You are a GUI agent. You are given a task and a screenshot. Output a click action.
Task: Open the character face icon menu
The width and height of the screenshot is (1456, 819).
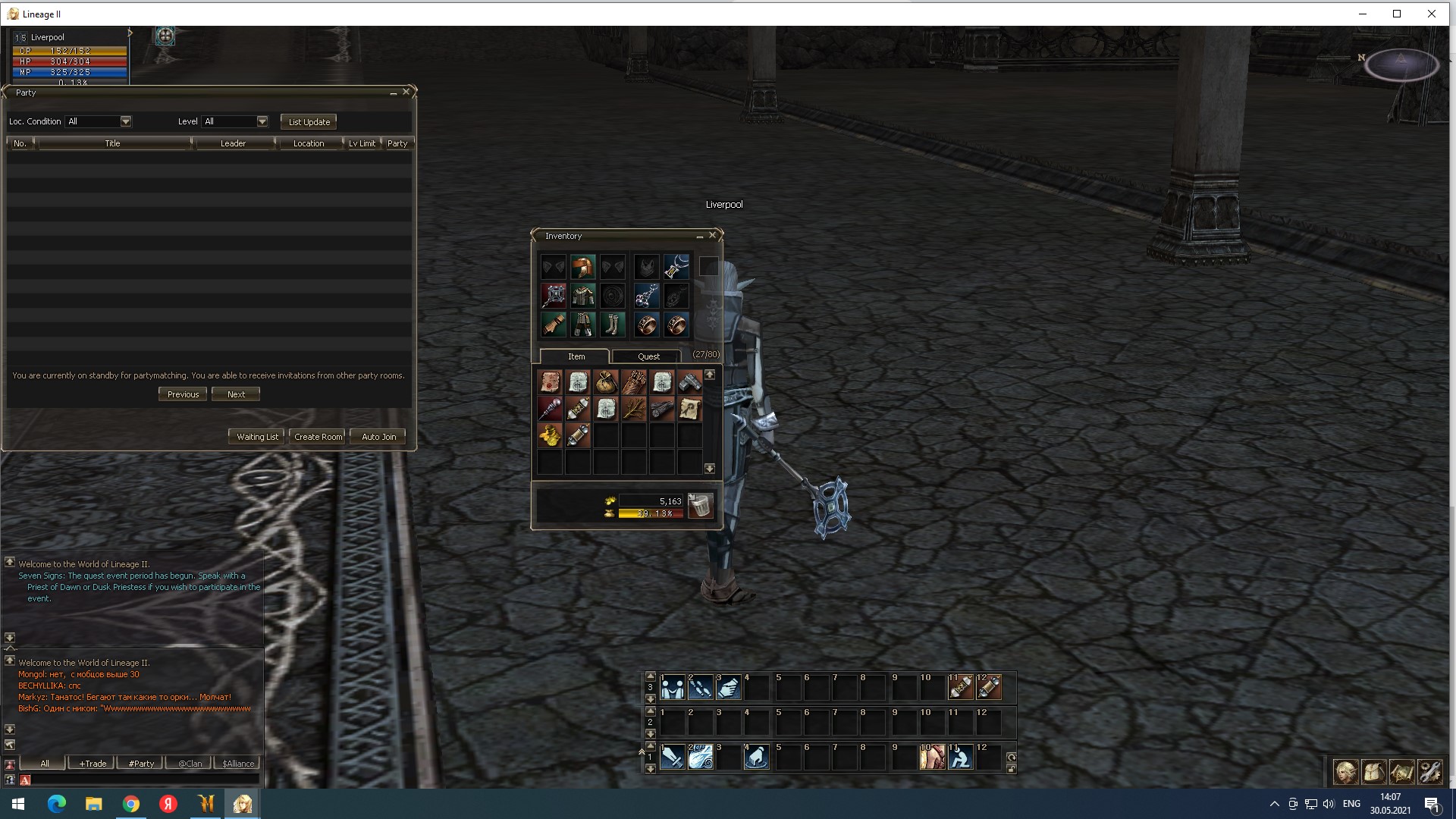click(x=1346, y=772)
